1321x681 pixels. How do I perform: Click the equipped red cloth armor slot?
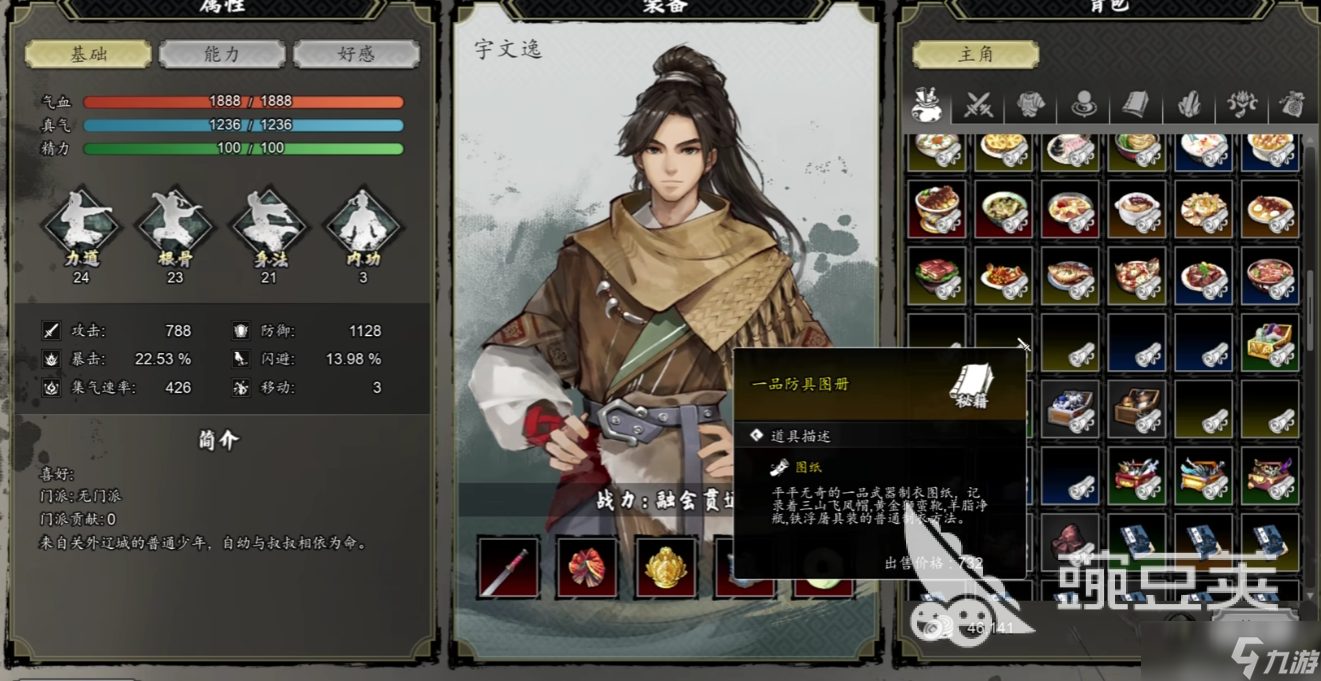tap(587, 567)
